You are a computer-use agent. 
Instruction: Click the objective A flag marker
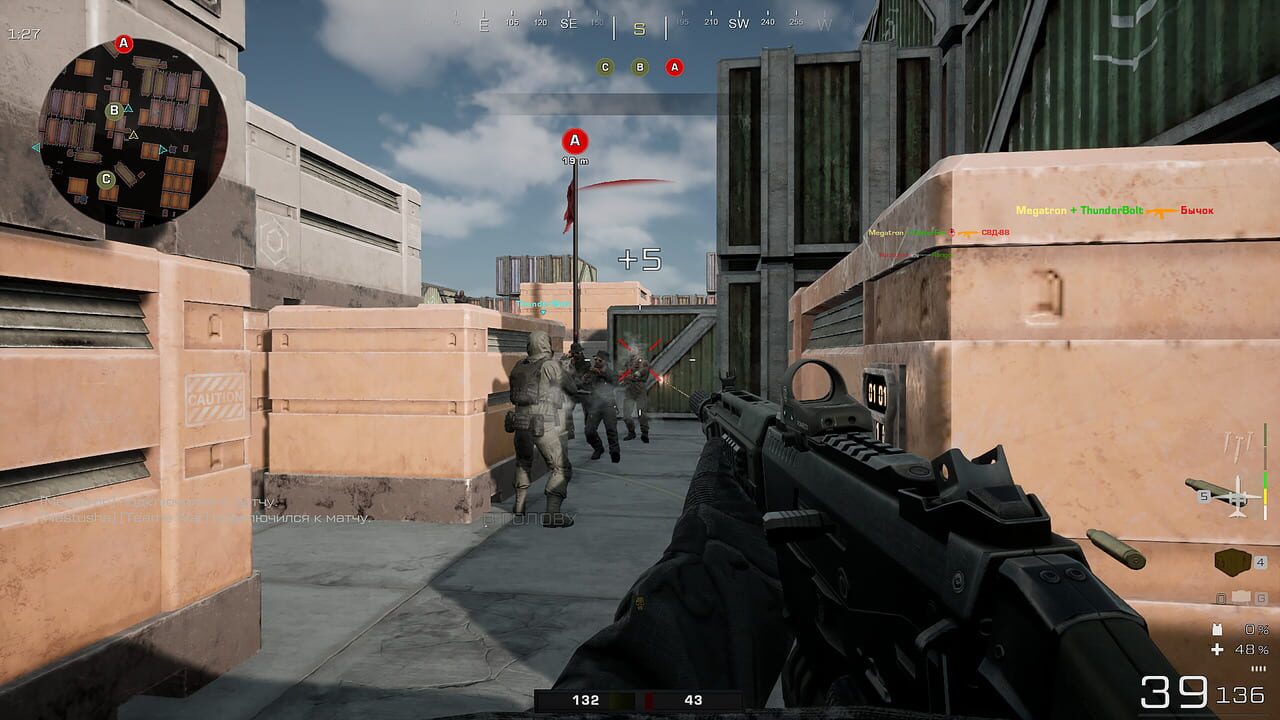click(x=573, y=140)
